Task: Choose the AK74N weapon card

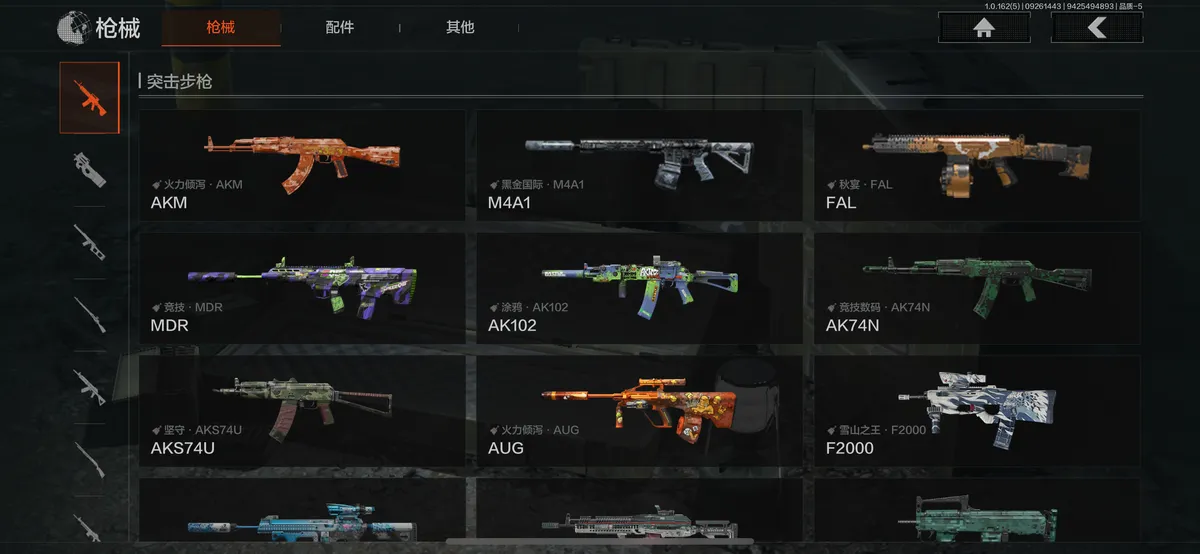Action: 977,288
